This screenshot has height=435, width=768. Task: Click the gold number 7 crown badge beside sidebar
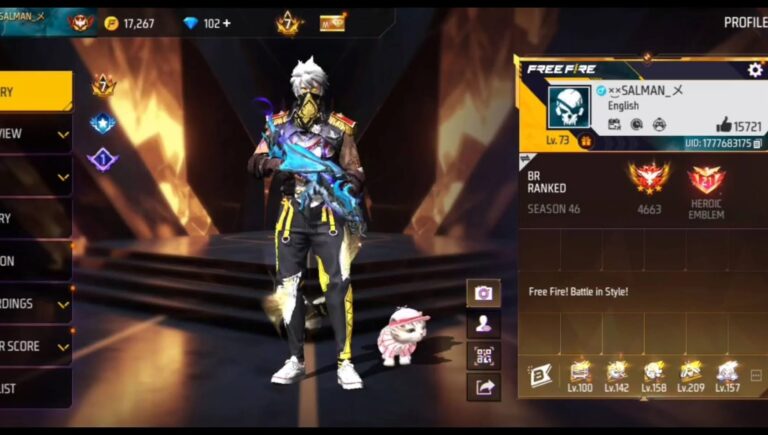tap(103, 85)
